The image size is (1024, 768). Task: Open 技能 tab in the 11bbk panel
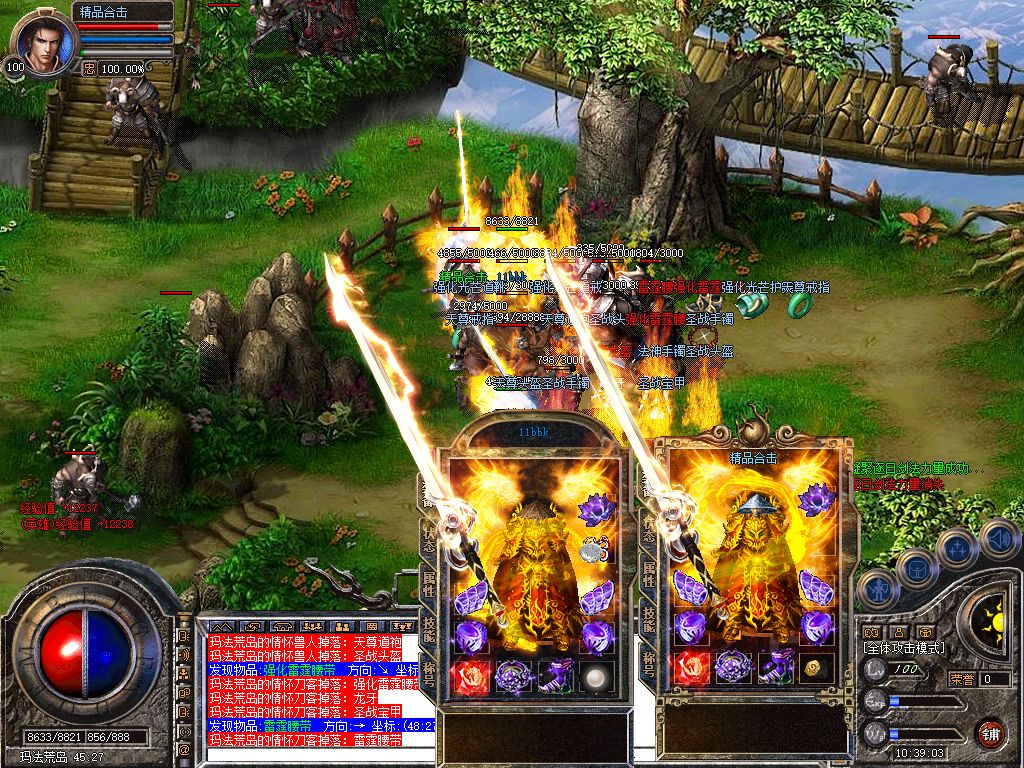(429, 626)
